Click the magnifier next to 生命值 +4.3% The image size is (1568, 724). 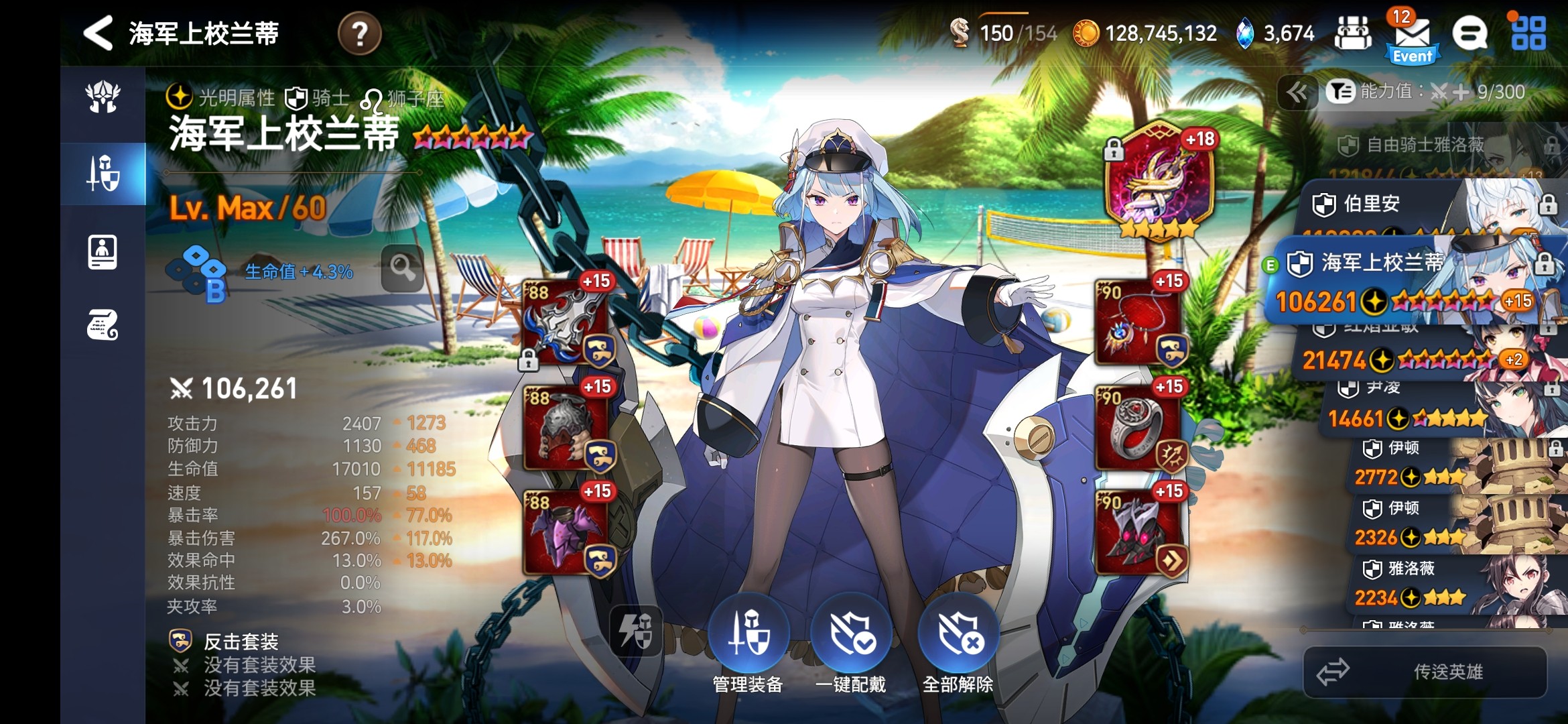(x=402, y=268)
